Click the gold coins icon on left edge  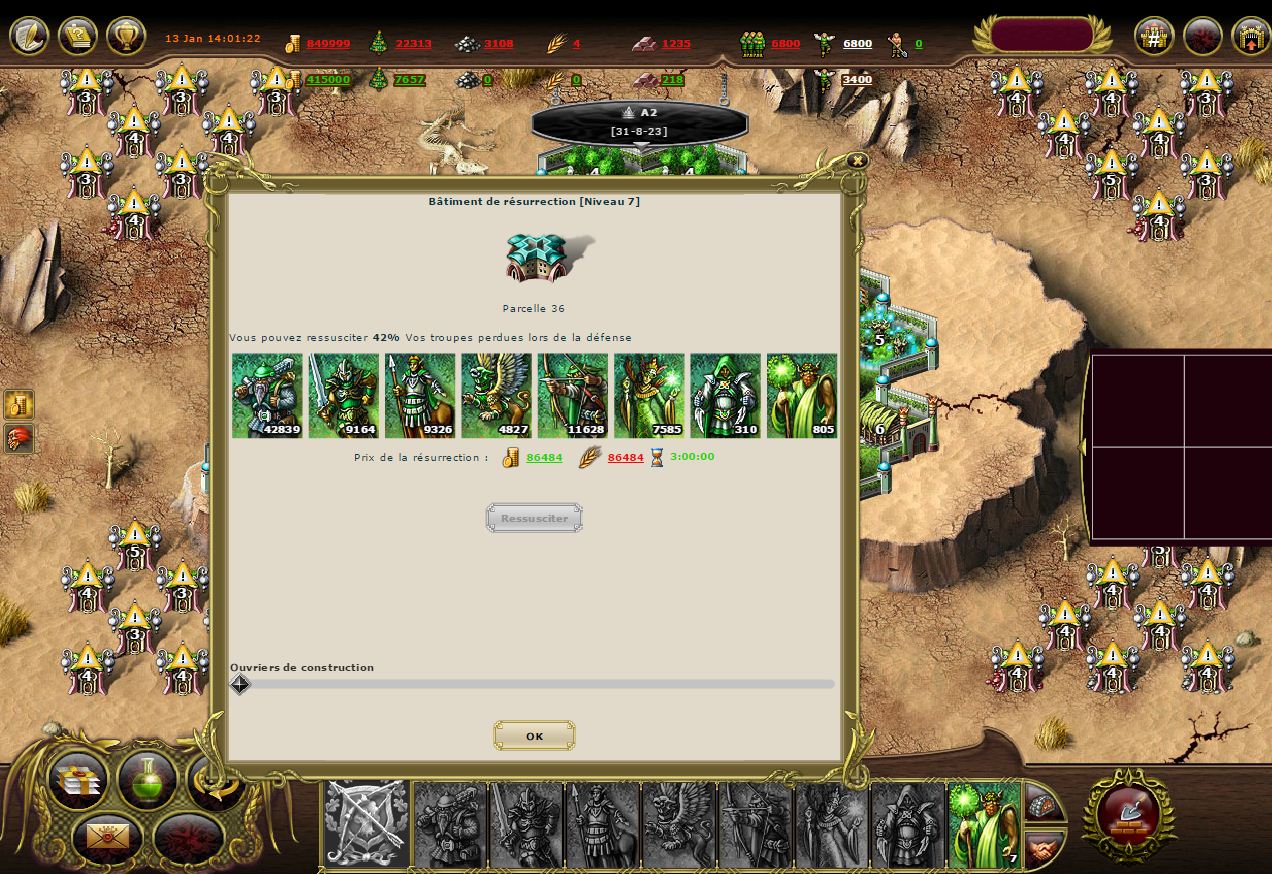click(x=19, y=404)
